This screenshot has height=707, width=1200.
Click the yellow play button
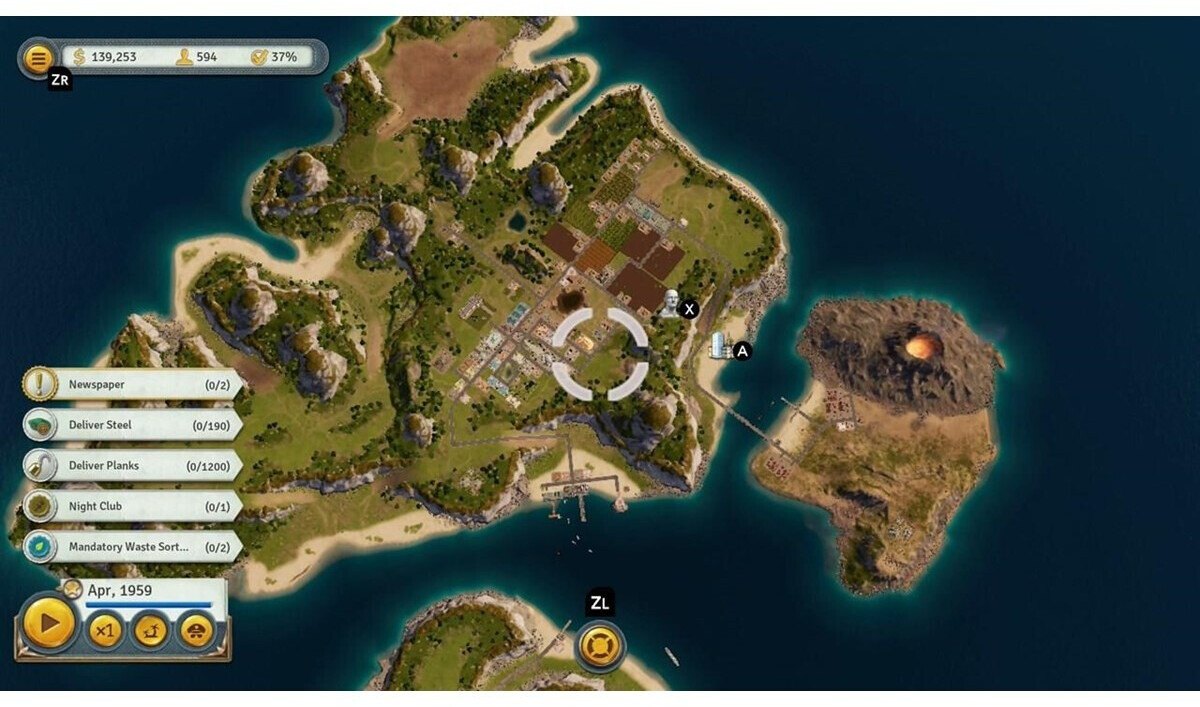tap(48, 625)
